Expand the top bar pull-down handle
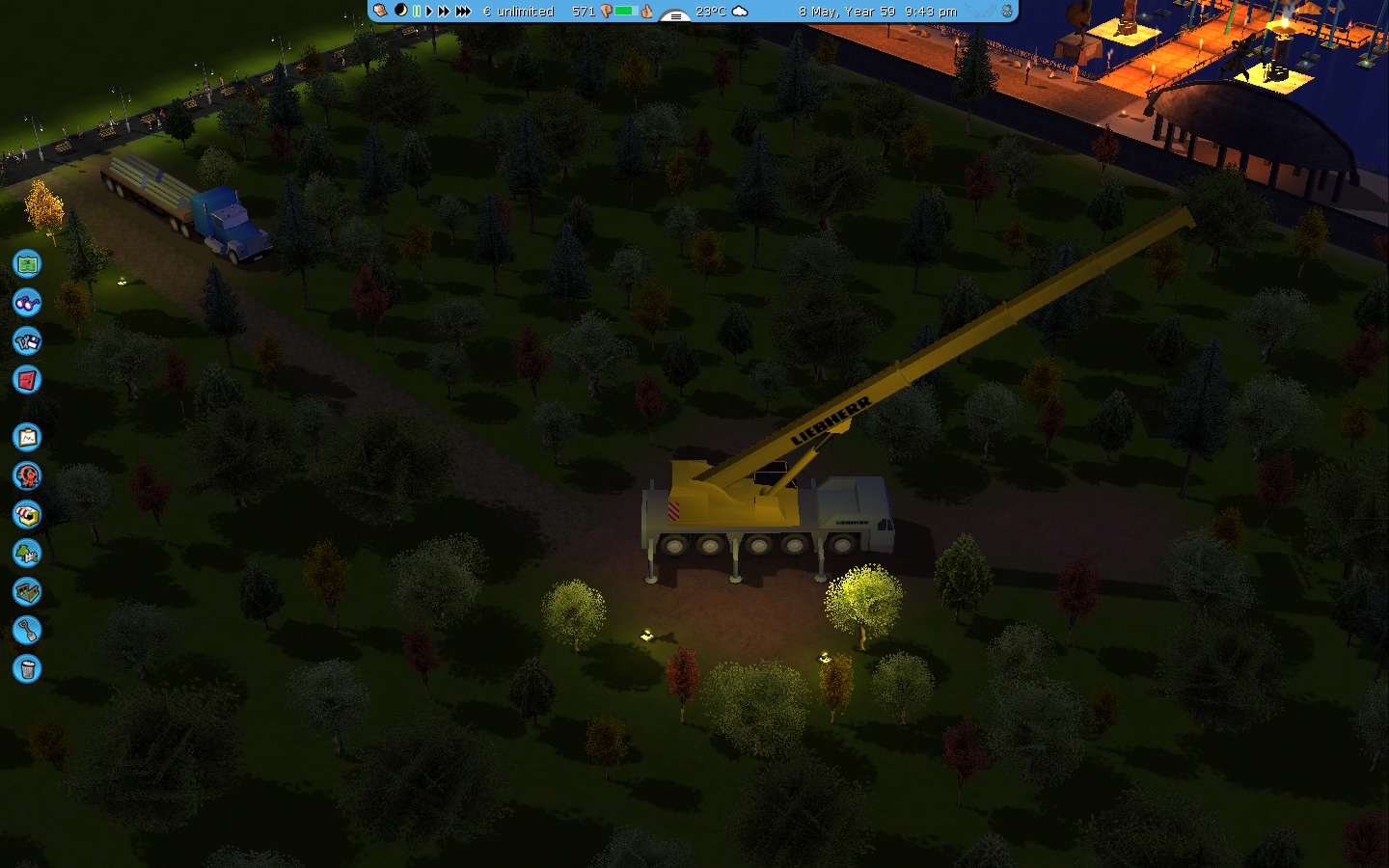The width and height of the screenshot is (1389, 868). point(674,14)
